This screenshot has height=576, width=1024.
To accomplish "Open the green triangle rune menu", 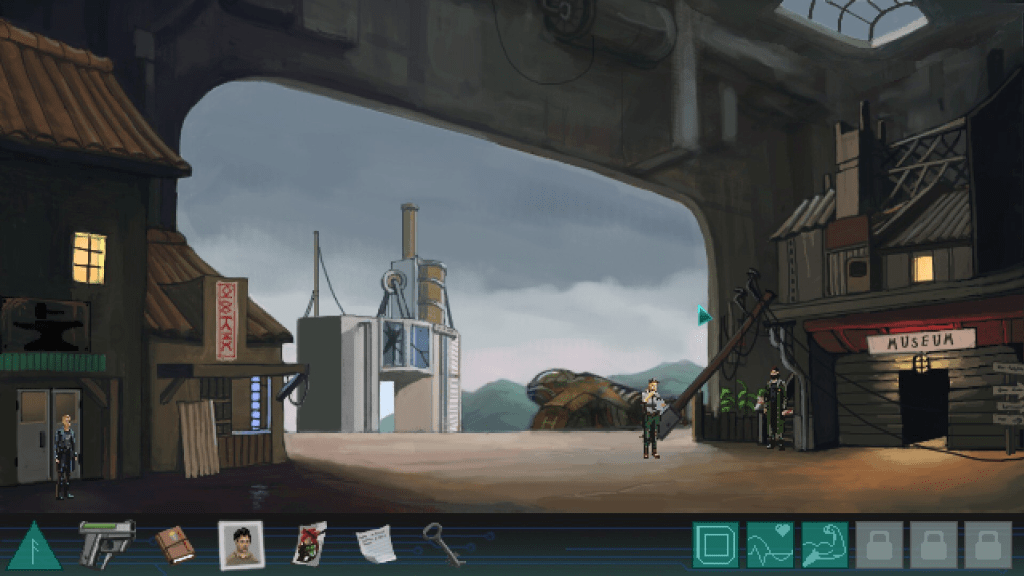I will click(34, 546).
